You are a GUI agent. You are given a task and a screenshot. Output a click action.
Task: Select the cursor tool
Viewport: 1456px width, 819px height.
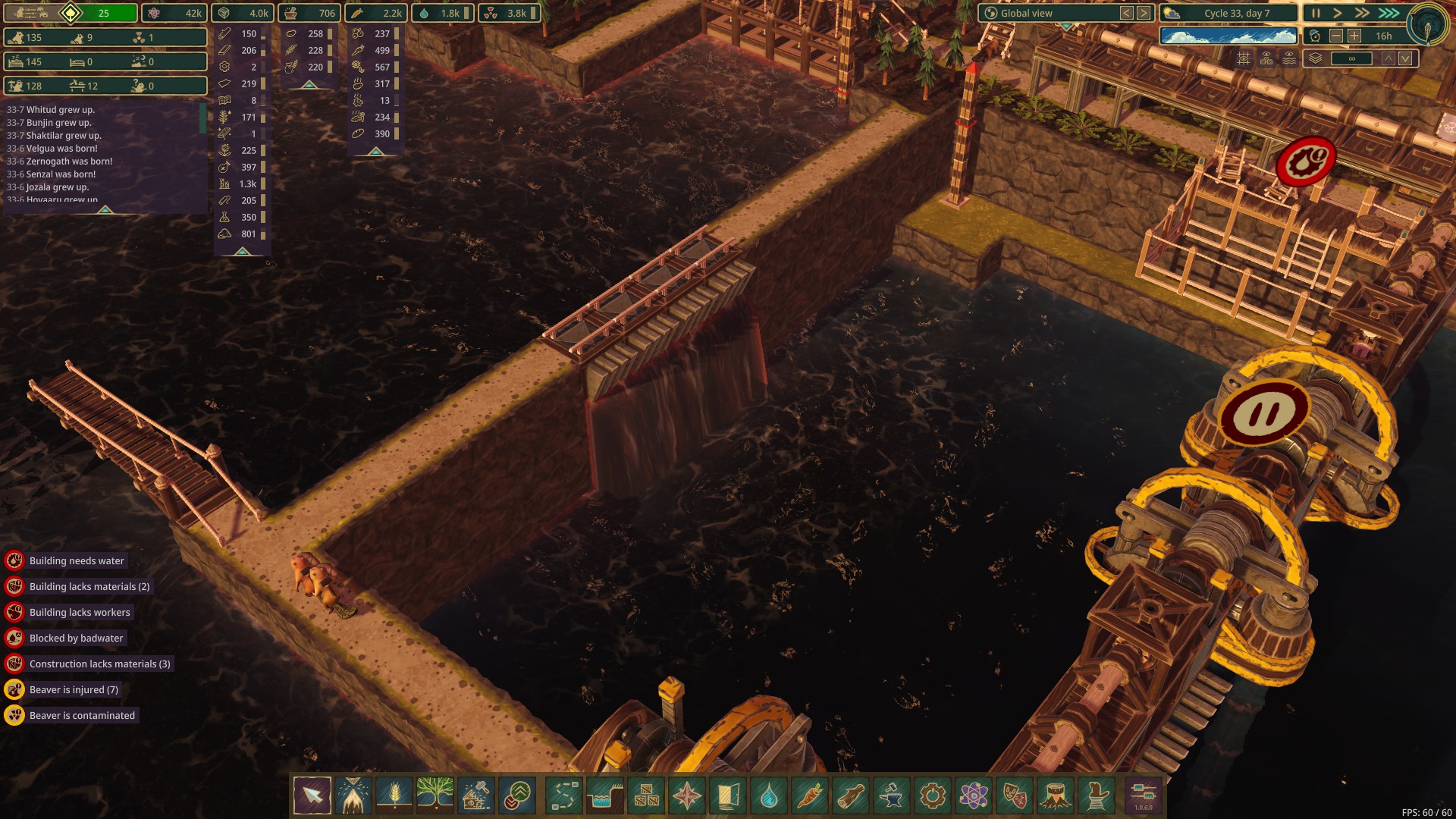pos(312,795)
